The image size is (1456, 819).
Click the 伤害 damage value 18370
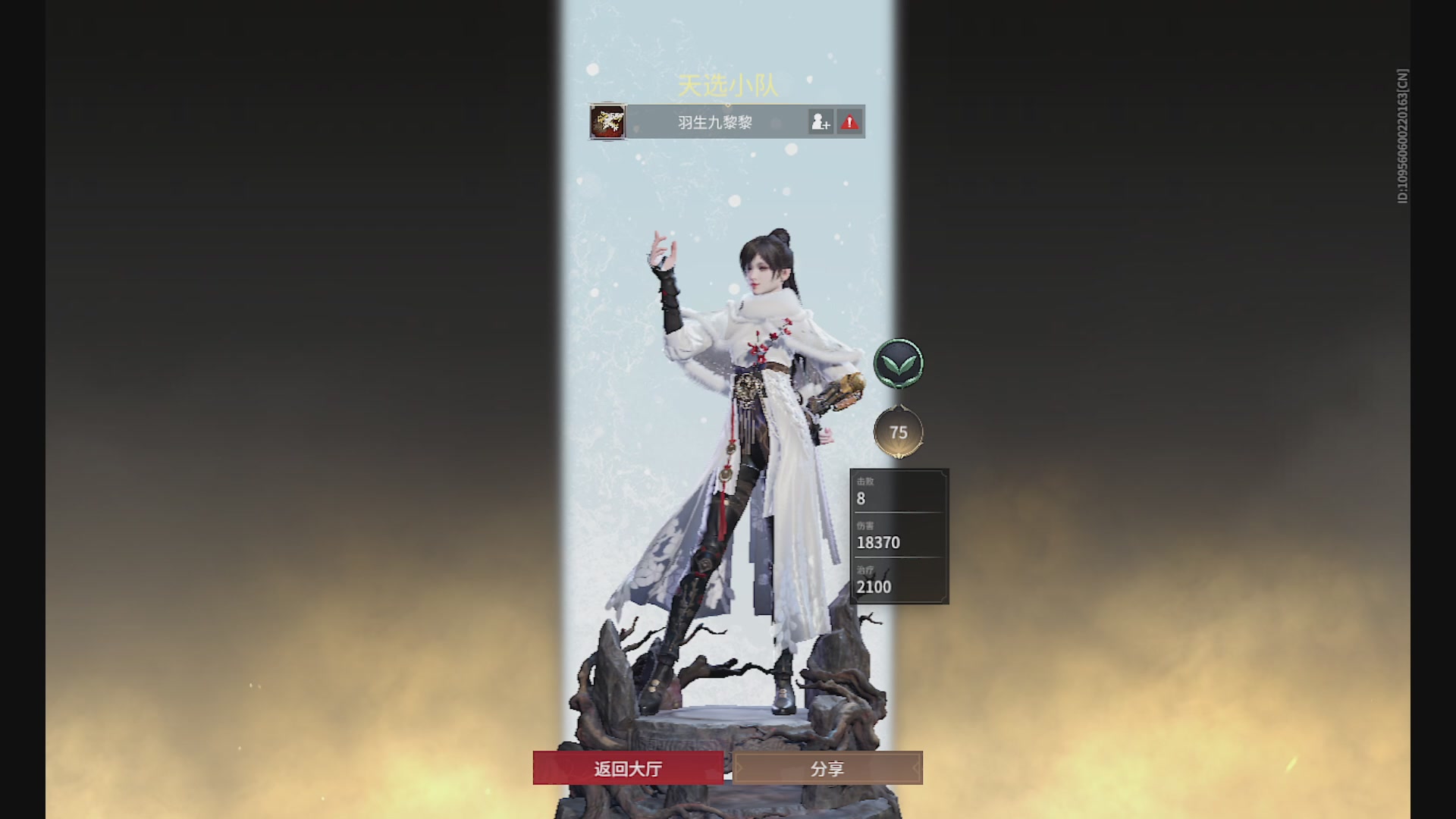pos(880,542)
